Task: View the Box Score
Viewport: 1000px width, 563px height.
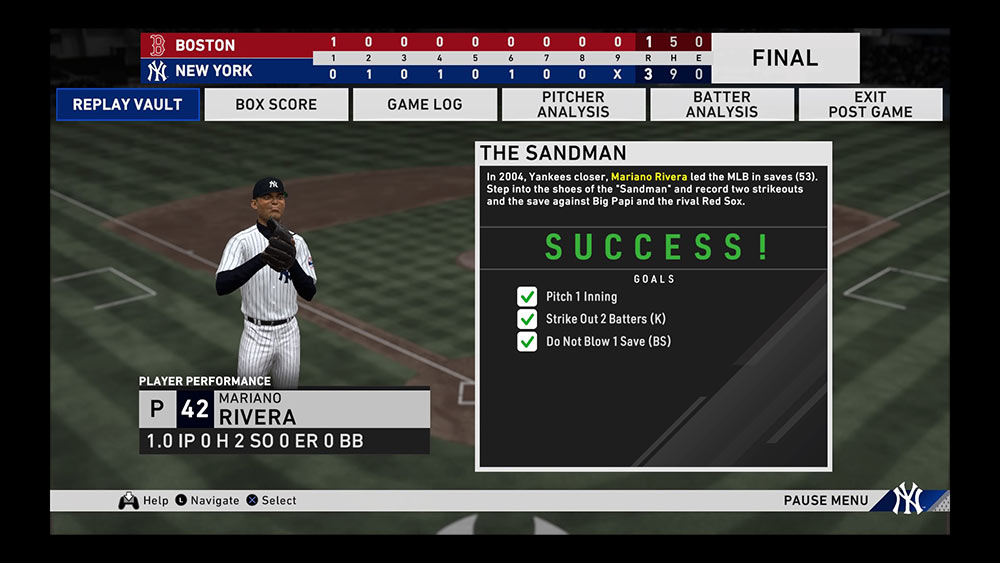Action: point(276,104)
